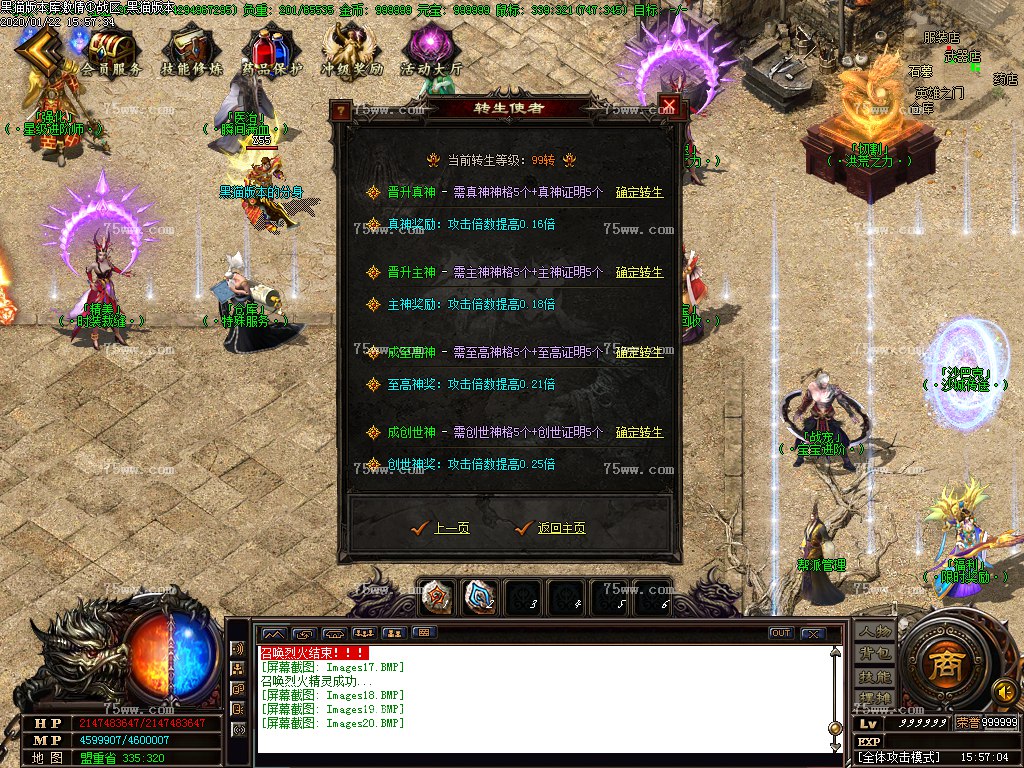Open 技能修炼 skill training icon
This screenshot has height=768, width=1024.
pyautogui.click(x=190, y=51)
